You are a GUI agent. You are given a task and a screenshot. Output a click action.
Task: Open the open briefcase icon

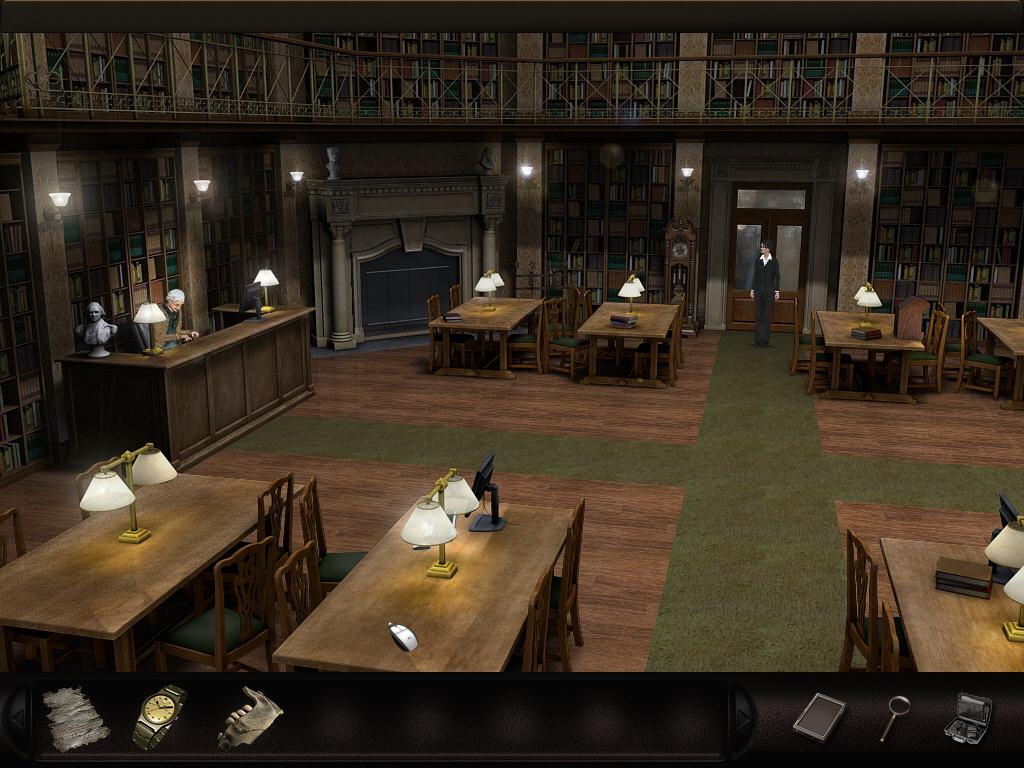968,717
